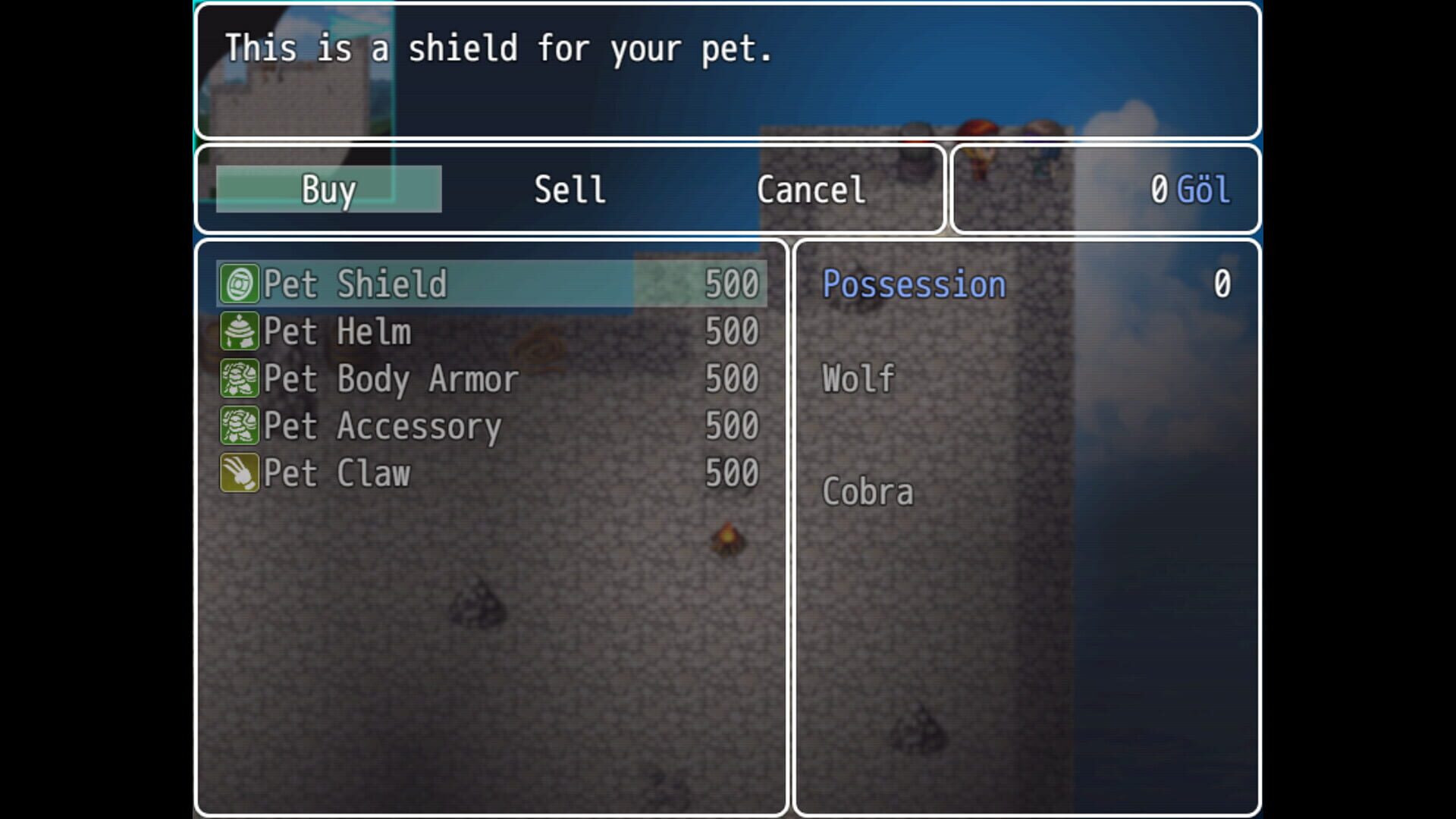Click the shield icon beside its 500 price

click(239, 283)
